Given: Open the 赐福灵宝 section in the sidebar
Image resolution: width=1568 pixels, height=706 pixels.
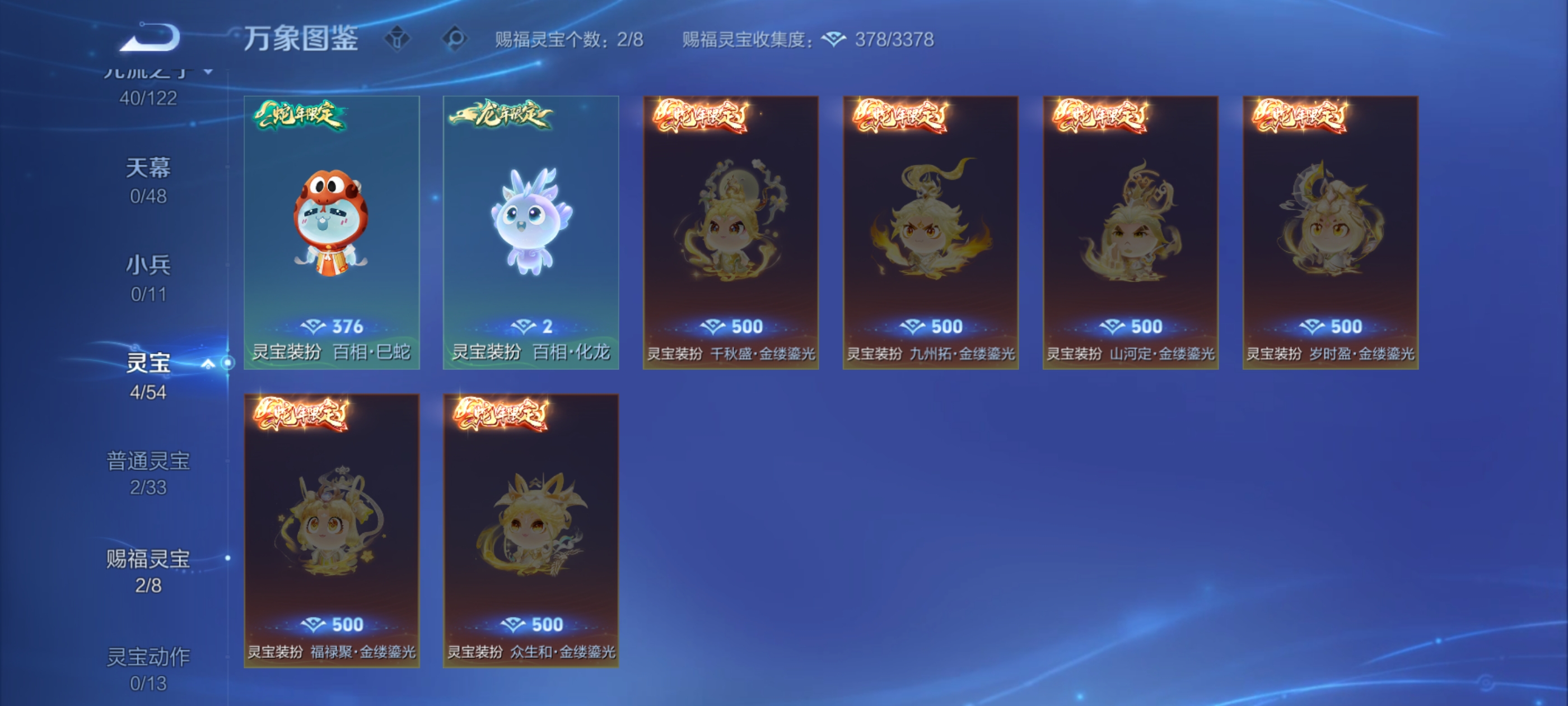Looking at the screenshot, I should [150, 560].
